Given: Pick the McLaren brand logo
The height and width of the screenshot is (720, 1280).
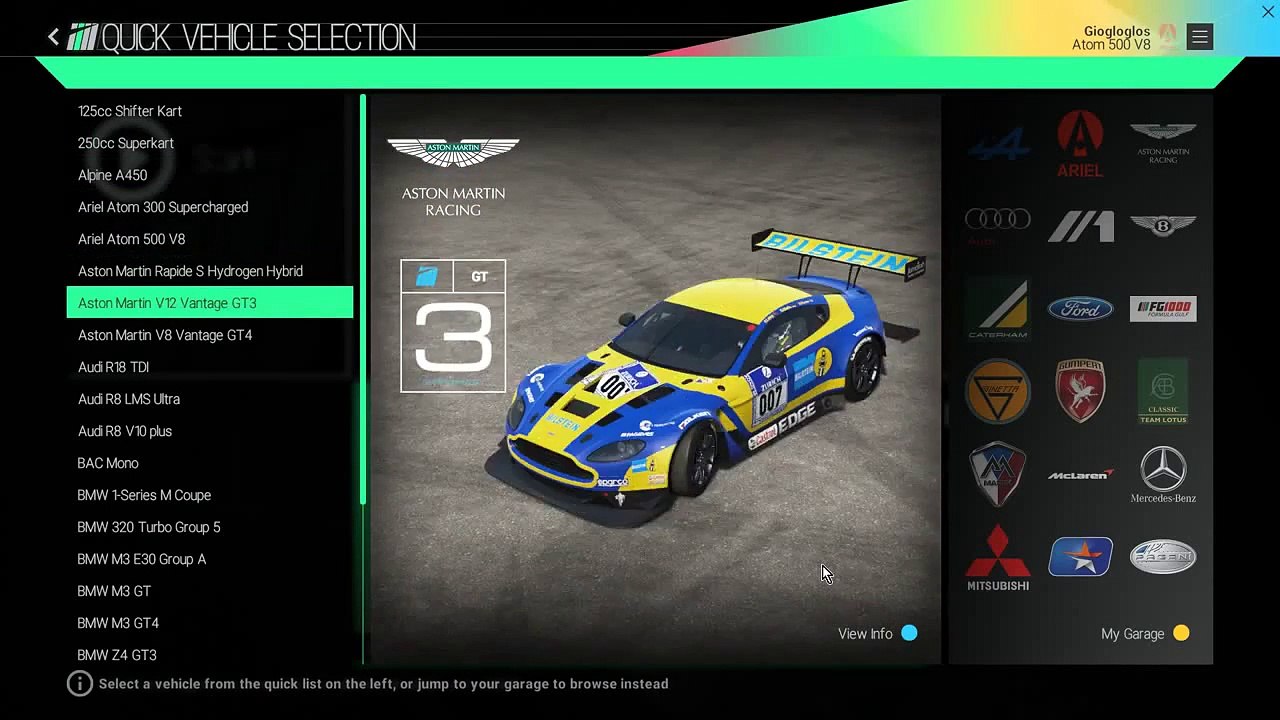Looking at the screenshot, I should [1080, 474].
